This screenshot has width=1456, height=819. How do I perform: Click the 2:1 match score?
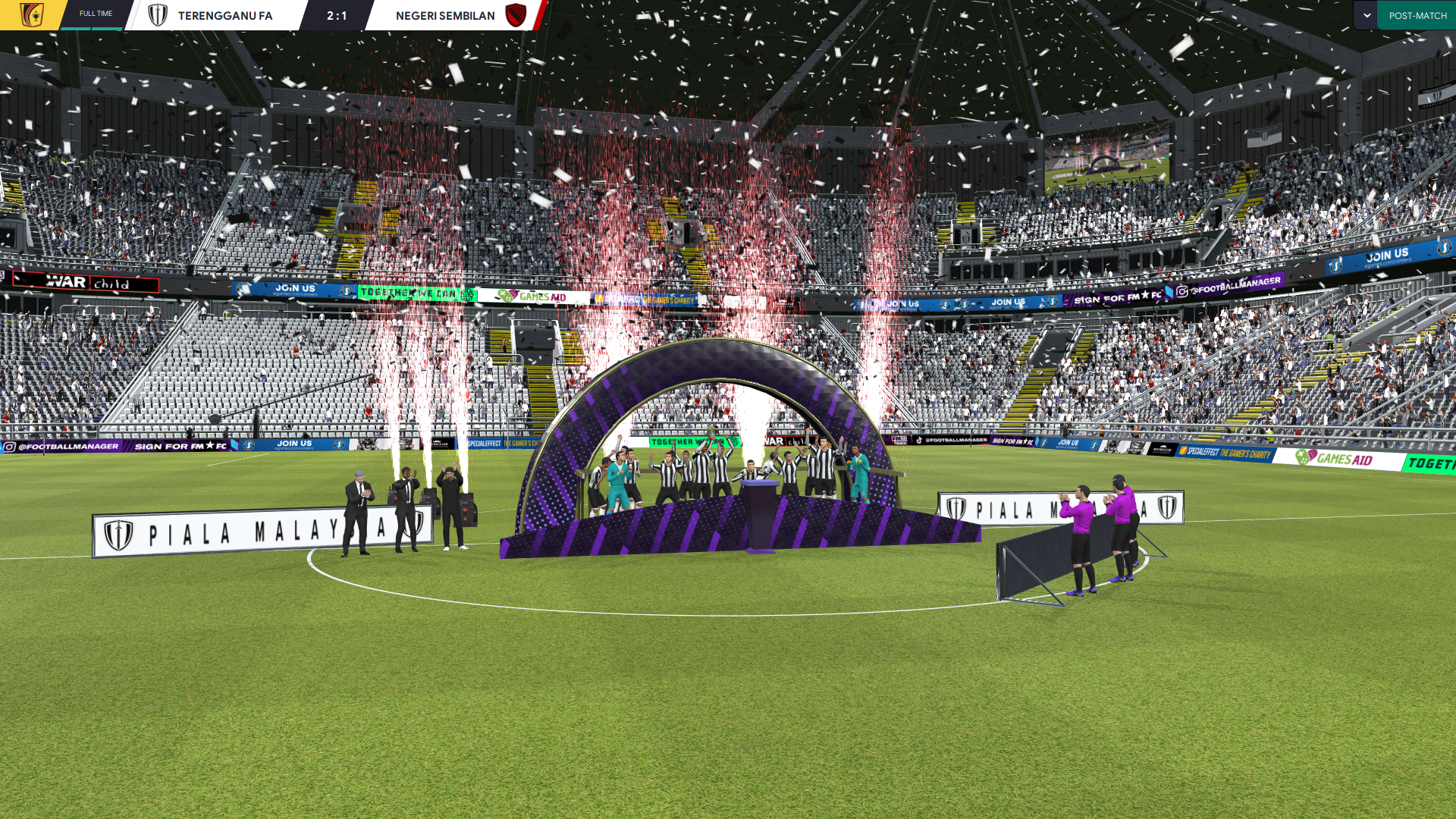click(x=337, y=15)
